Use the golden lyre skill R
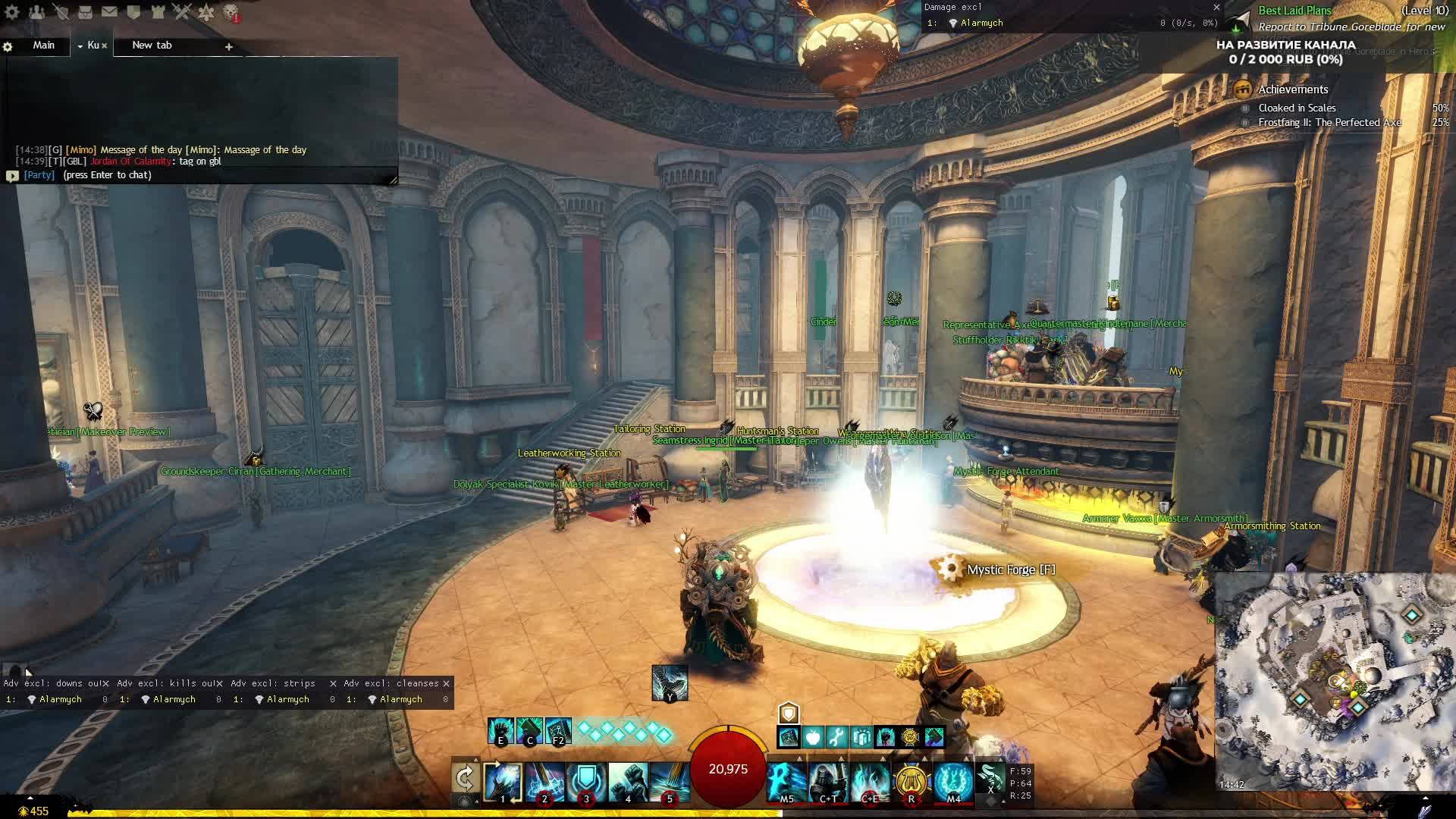The width and height of the screenshot is (1456, 819). pos(912,782)
